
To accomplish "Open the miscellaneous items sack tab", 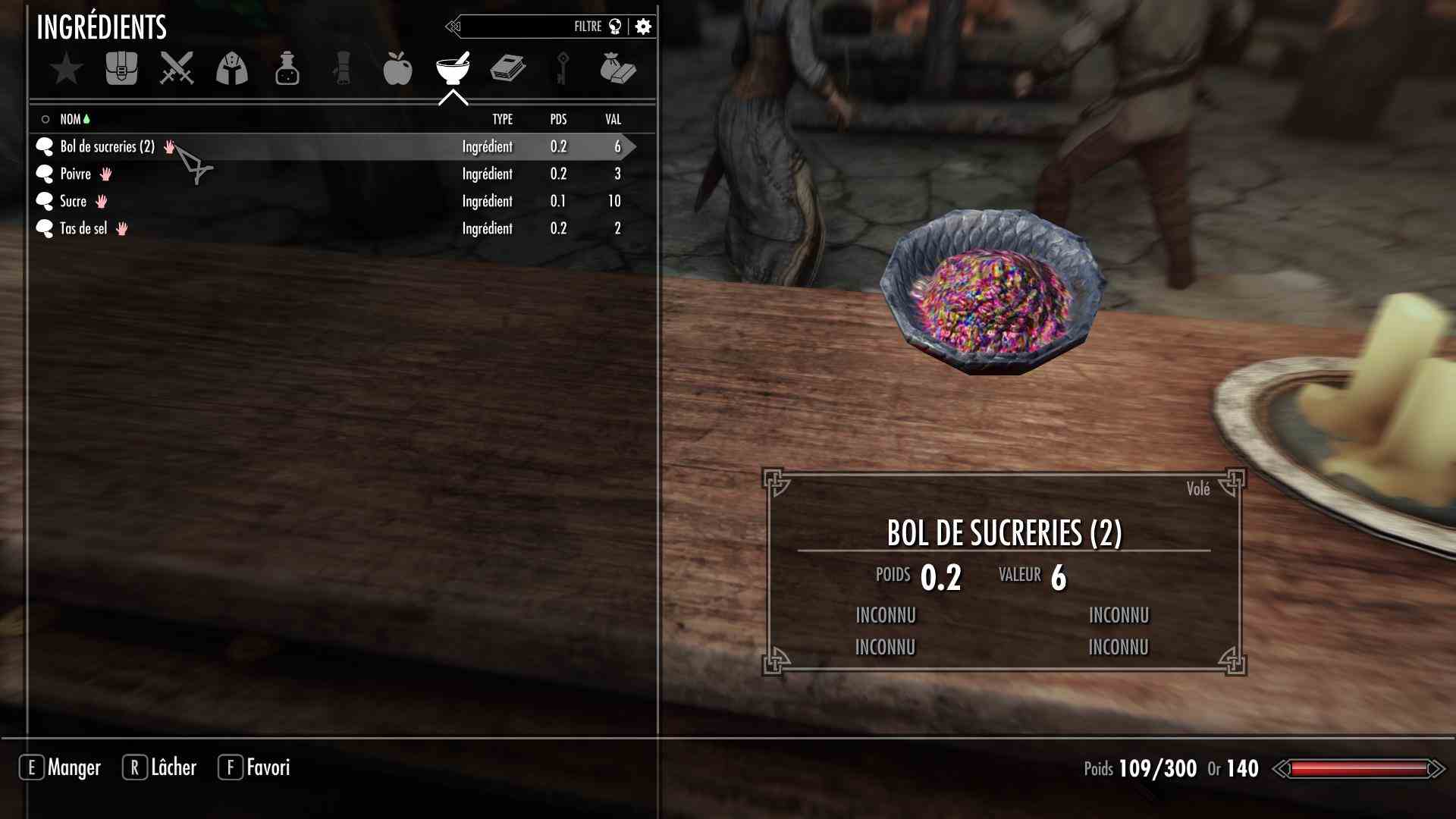I will click(x=617, y=69).
